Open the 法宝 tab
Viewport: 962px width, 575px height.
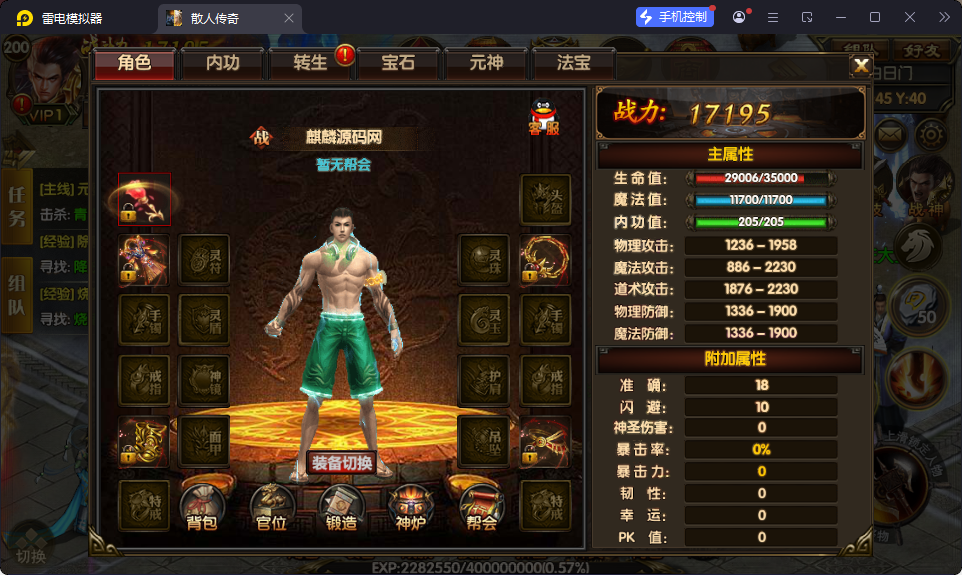573,63
